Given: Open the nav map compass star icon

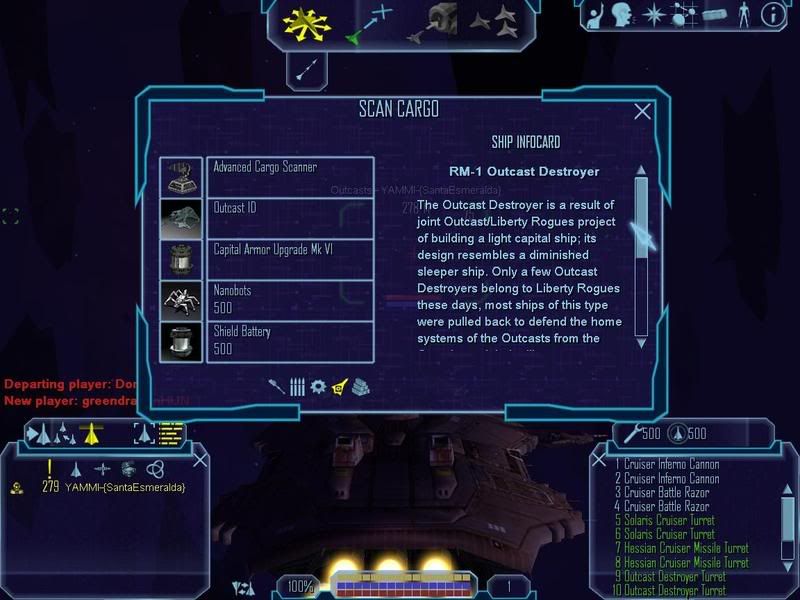Looking at the screenshot, I should pyautogui.click(x=653, y=14).
